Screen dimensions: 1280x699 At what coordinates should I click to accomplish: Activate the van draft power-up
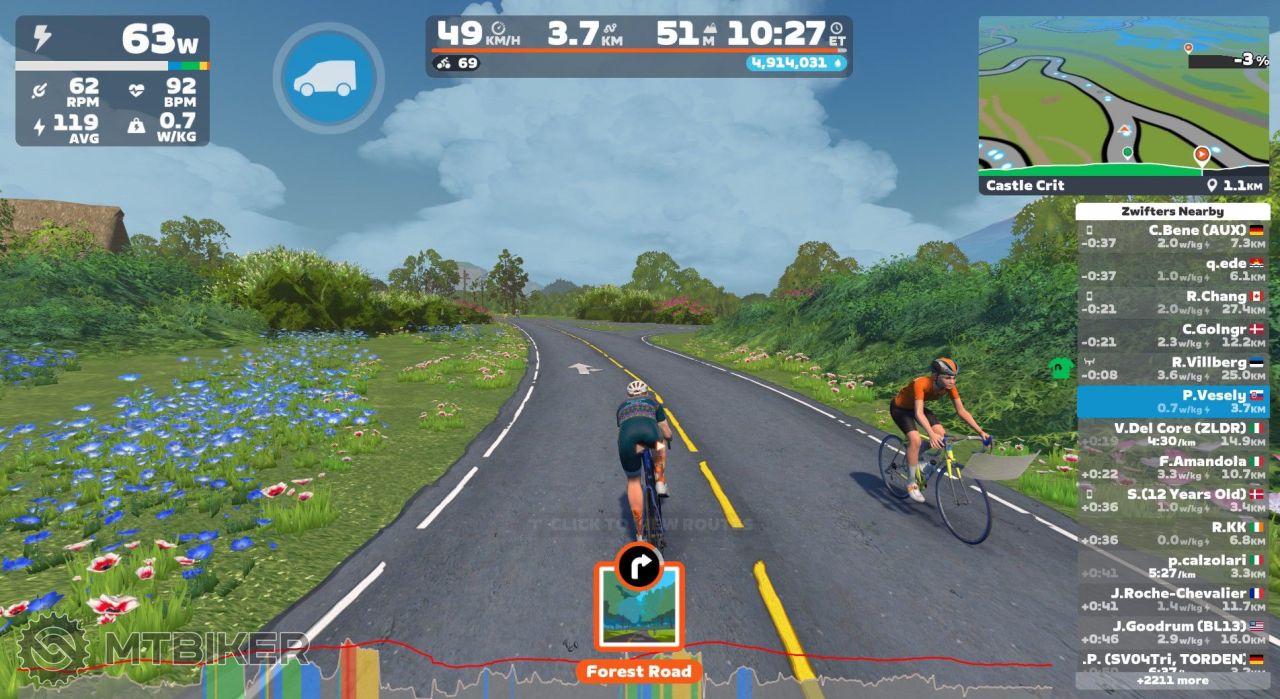328,78
